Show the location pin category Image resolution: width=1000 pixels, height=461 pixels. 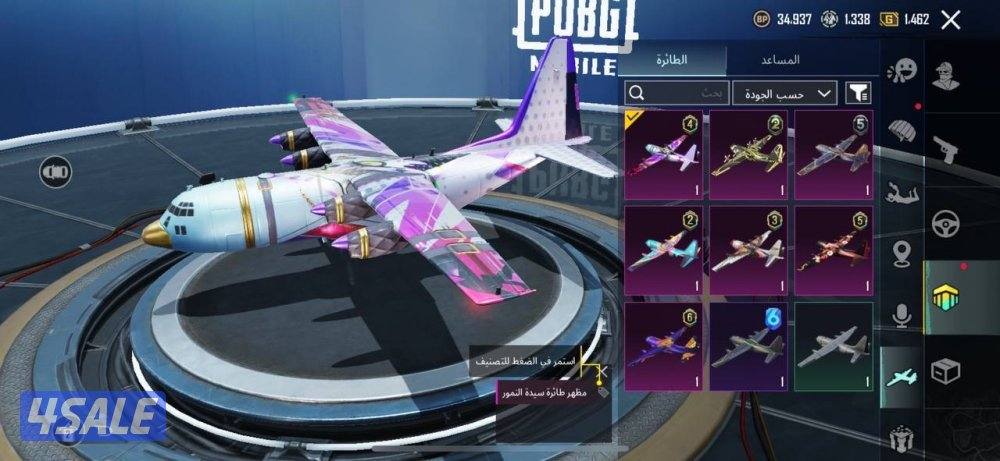coord(903,253)
